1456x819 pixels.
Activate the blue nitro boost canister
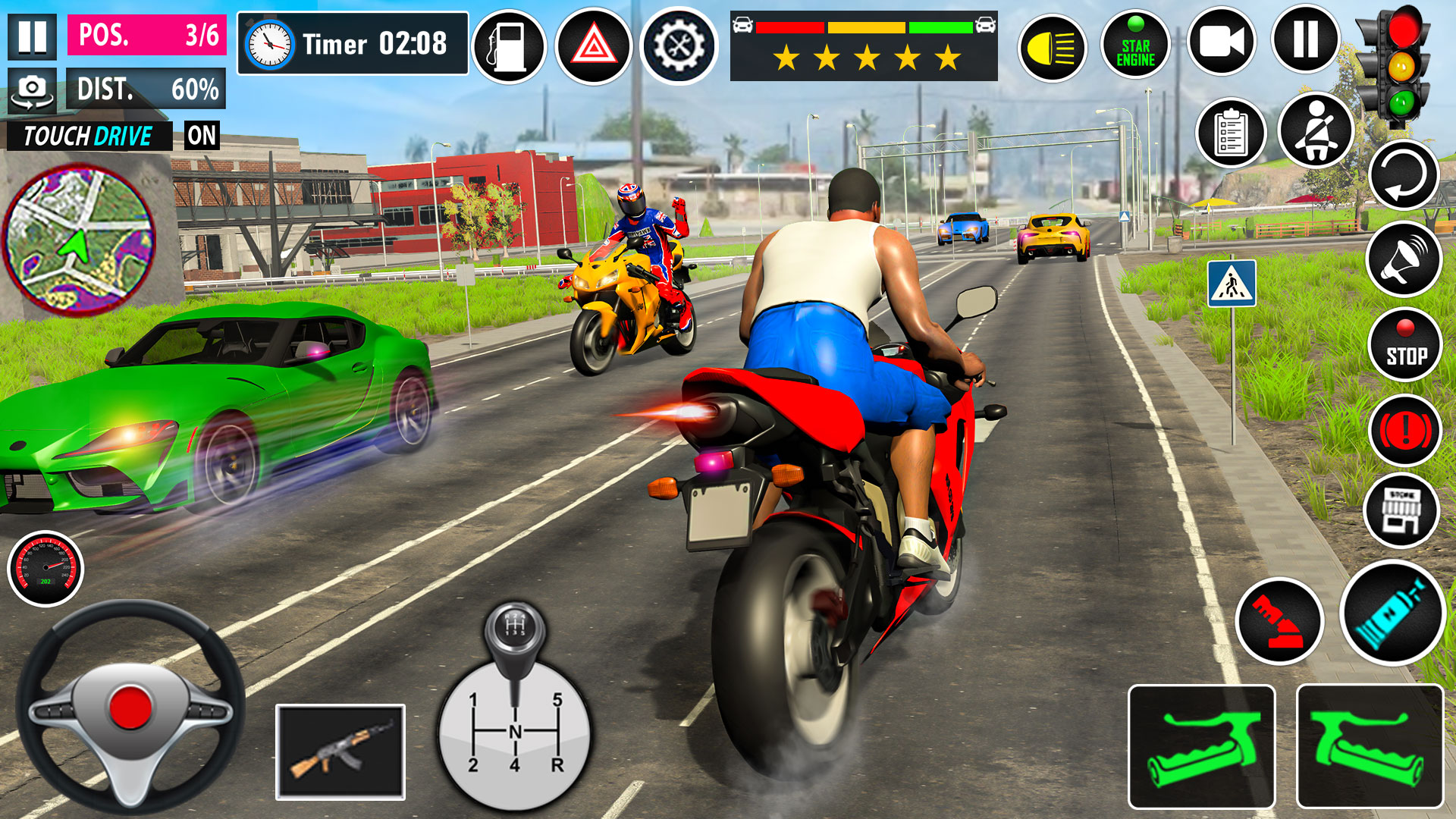point(1392,613)
